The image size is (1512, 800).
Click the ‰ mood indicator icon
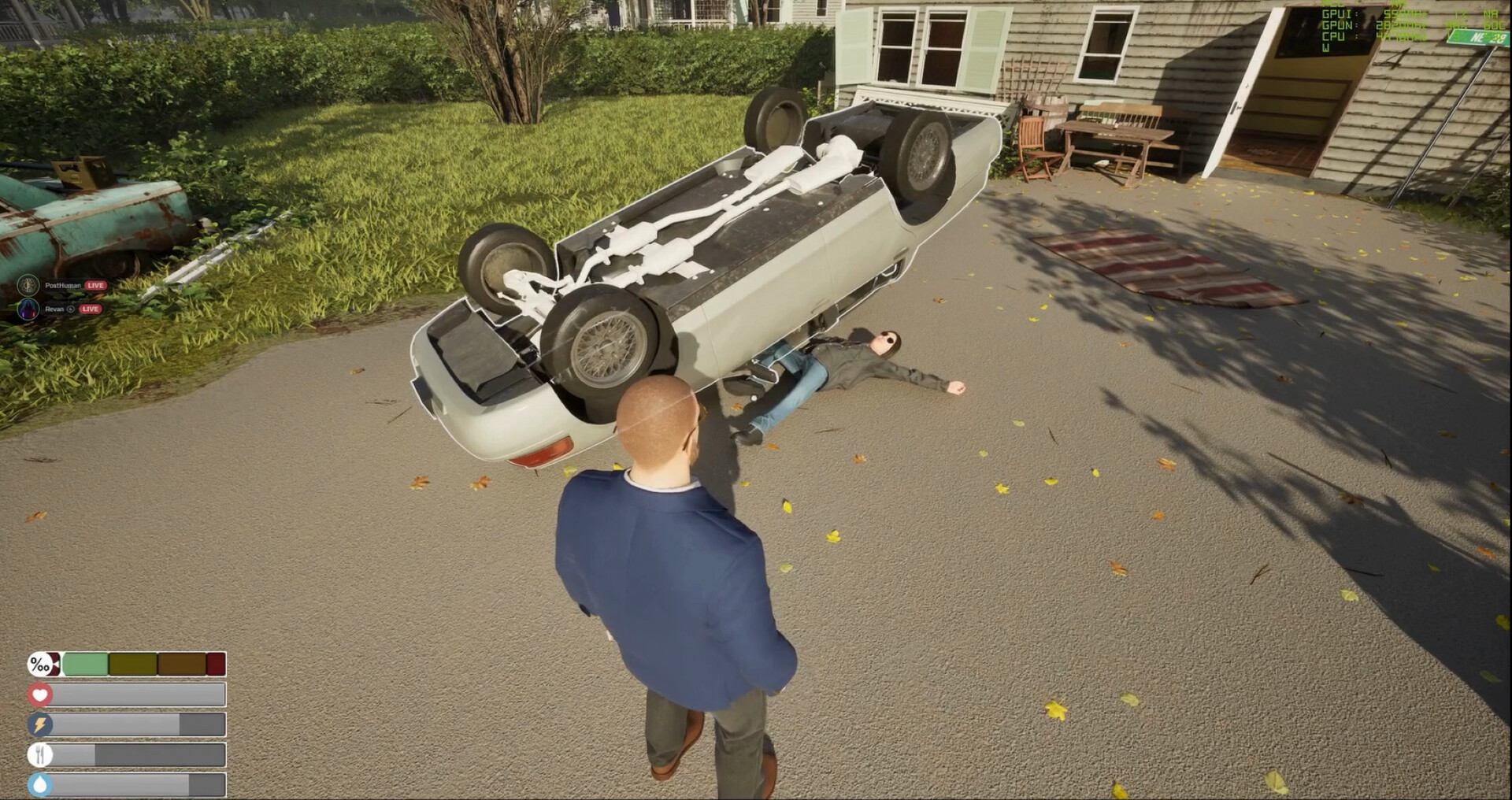[x=39, y=664]
